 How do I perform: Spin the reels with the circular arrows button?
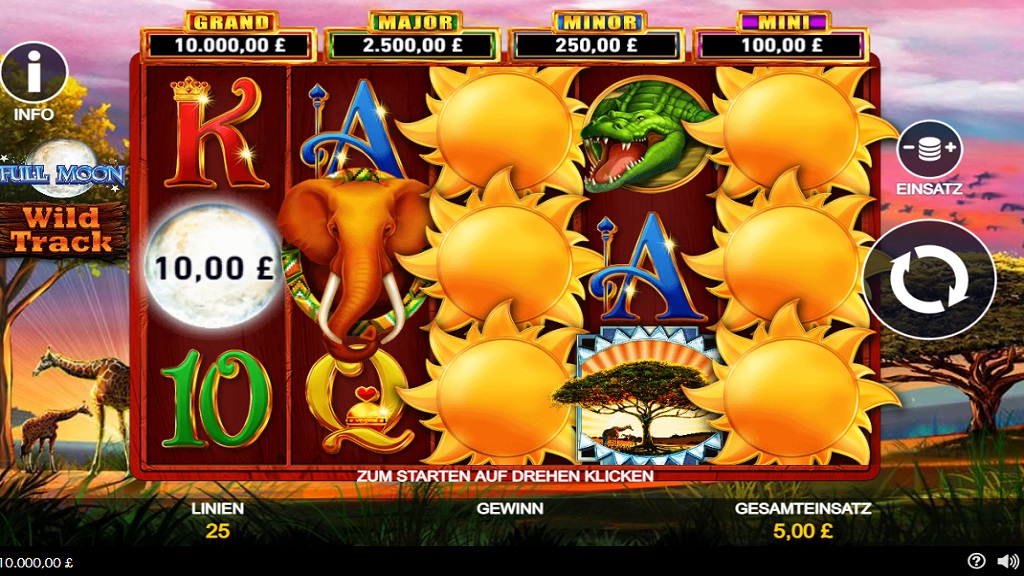pyautogui.click(x=929, y=279)
